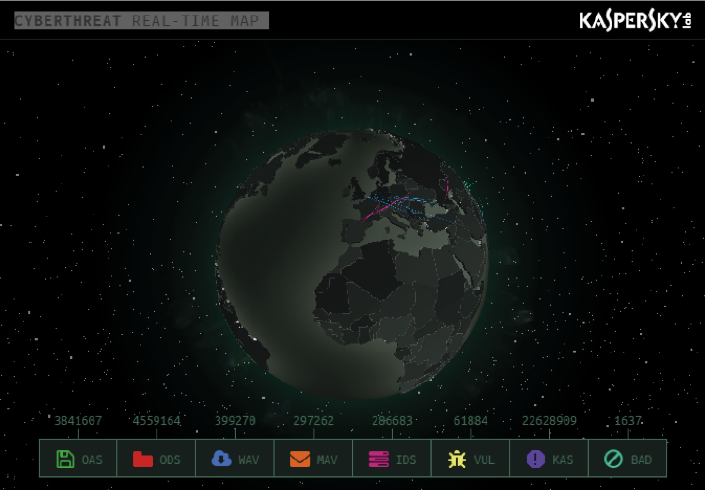Click the Kaspersky Lab logo
Viewport: 705px width, 490px height.
tap(635, 21)
